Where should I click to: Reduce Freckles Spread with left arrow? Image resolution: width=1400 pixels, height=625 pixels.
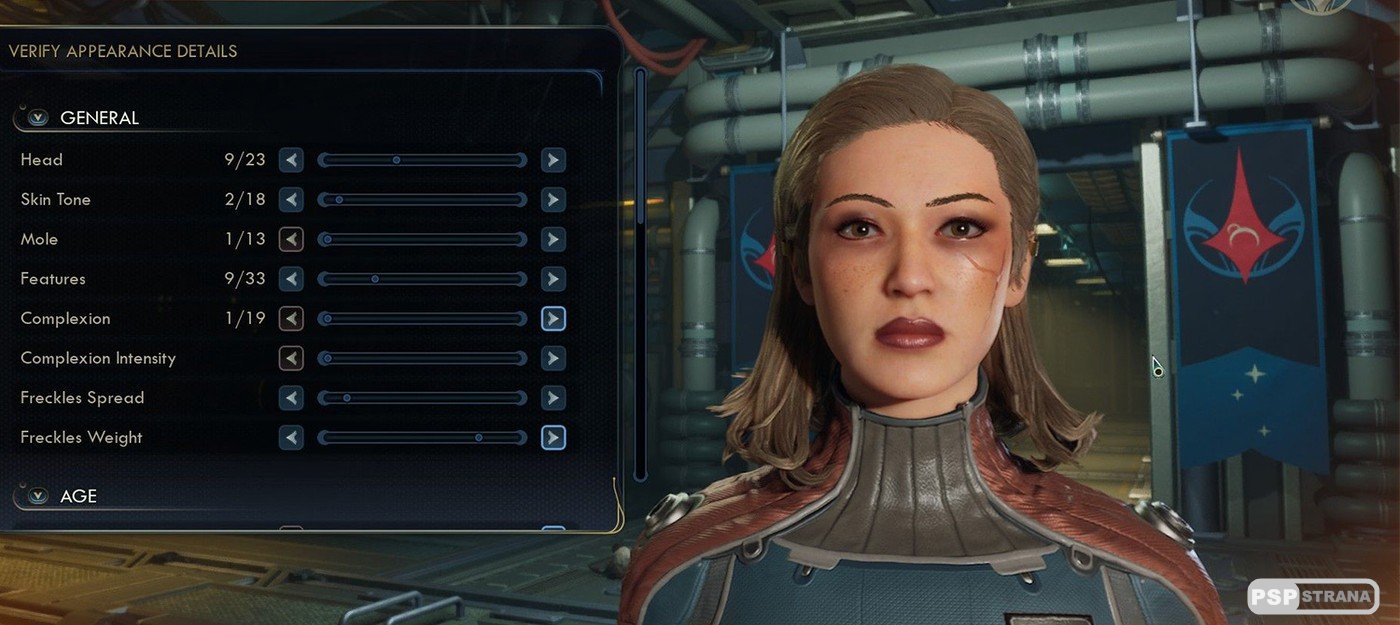(291, 398)
